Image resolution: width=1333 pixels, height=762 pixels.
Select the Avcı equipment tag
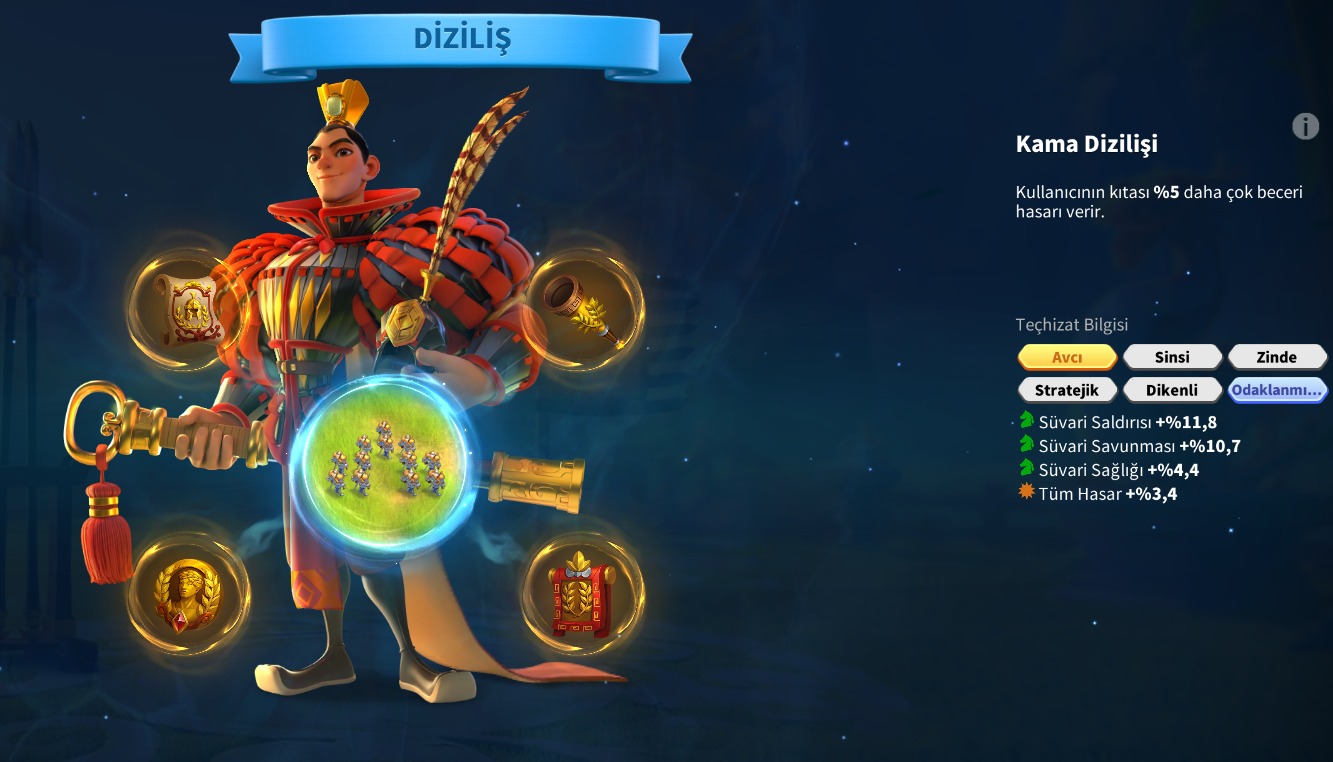point(1067,357)
